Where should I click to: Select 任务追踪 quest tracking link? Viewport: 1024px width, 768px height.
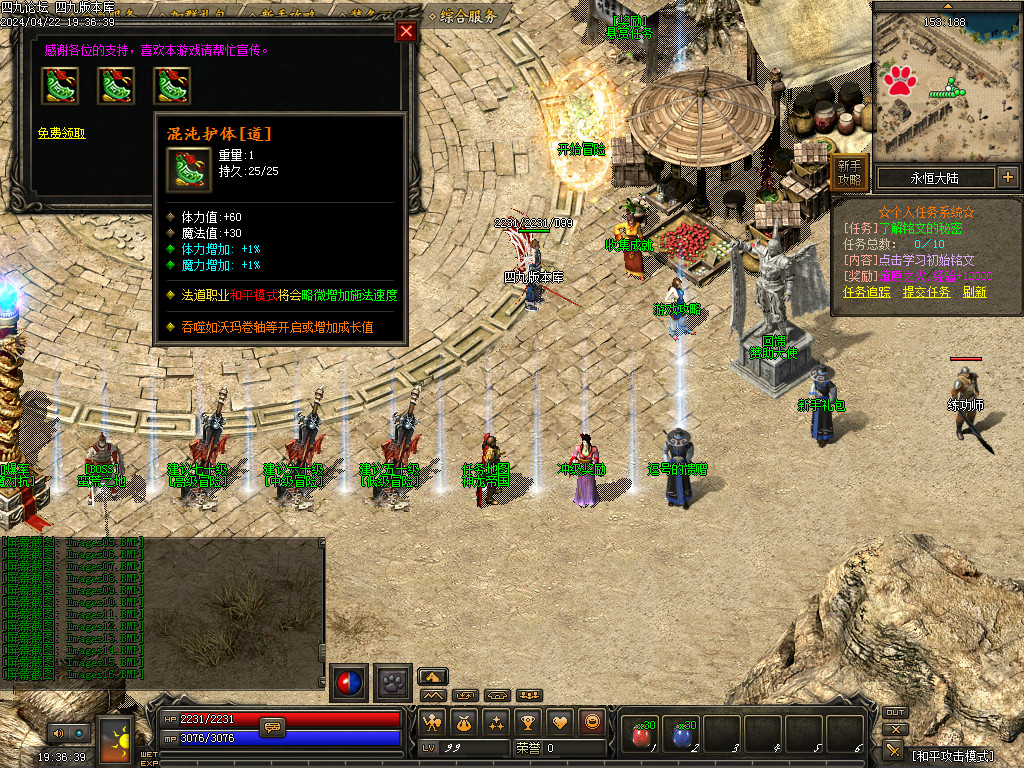click(x=867, y=292)
